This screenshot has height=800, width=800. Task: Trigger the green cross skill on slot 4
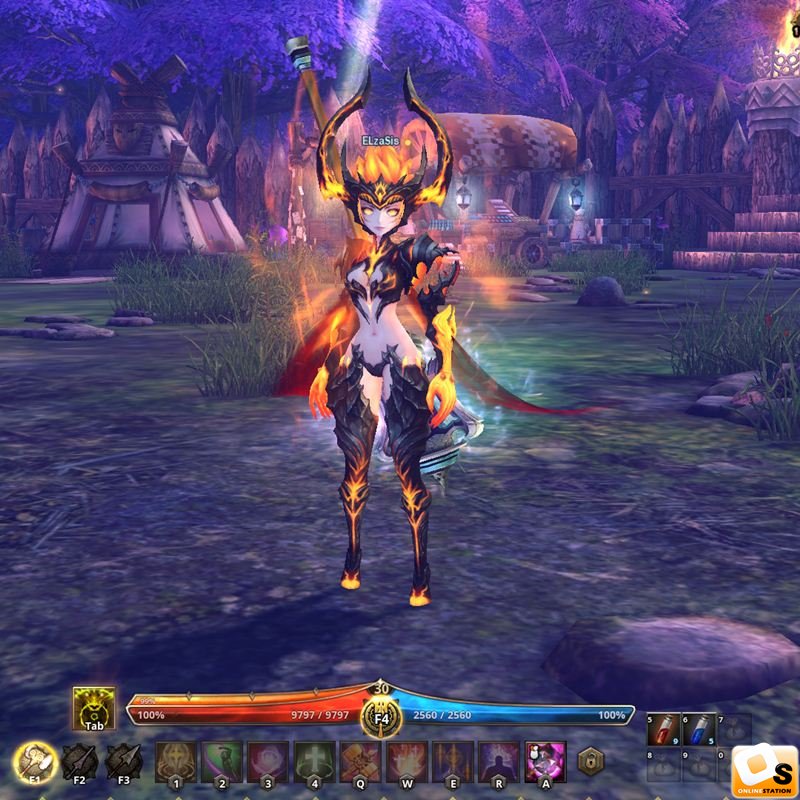pos(313,762)
